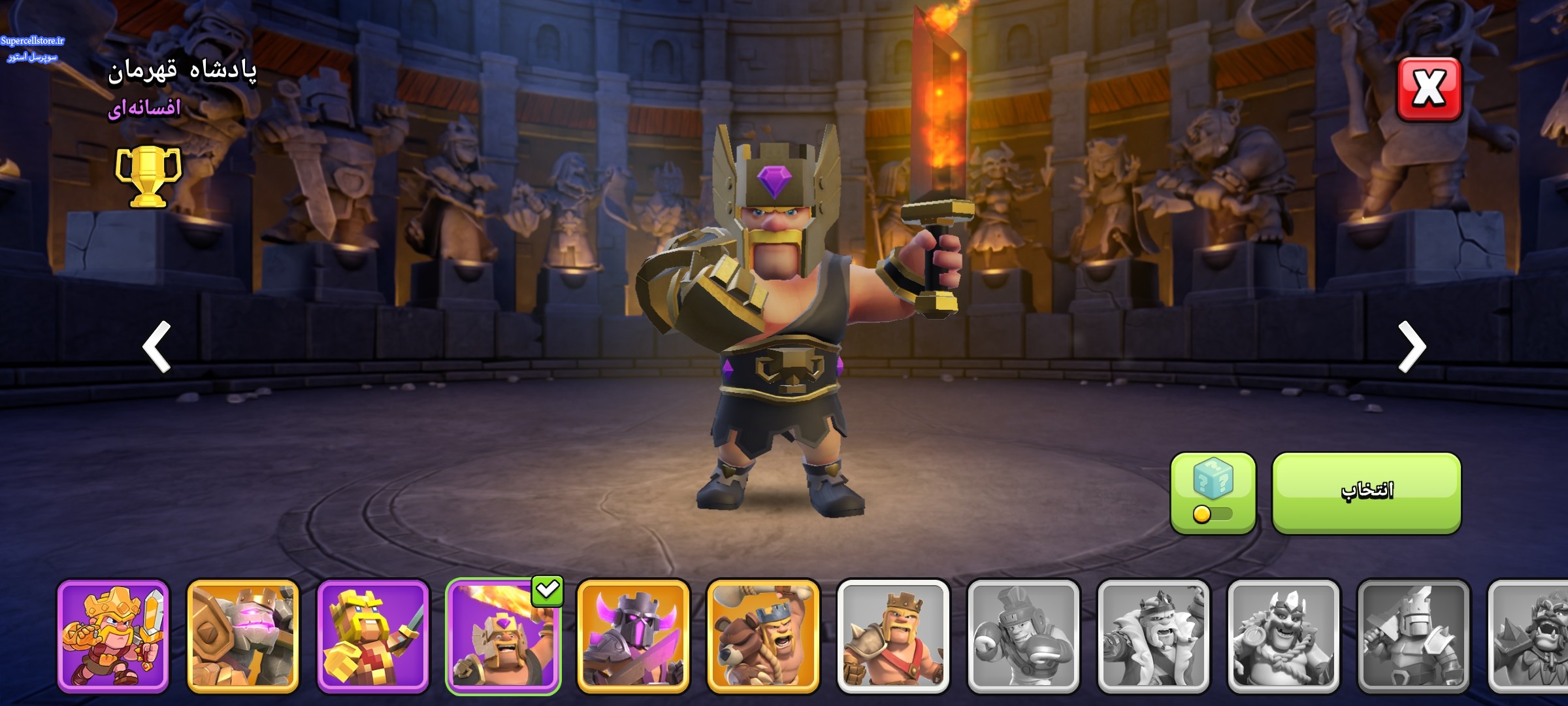The width and height of the screenshot is (1568, 706).
Task: Pick the blocky pixel-style king skin
Action: click(x=373, y=636)
